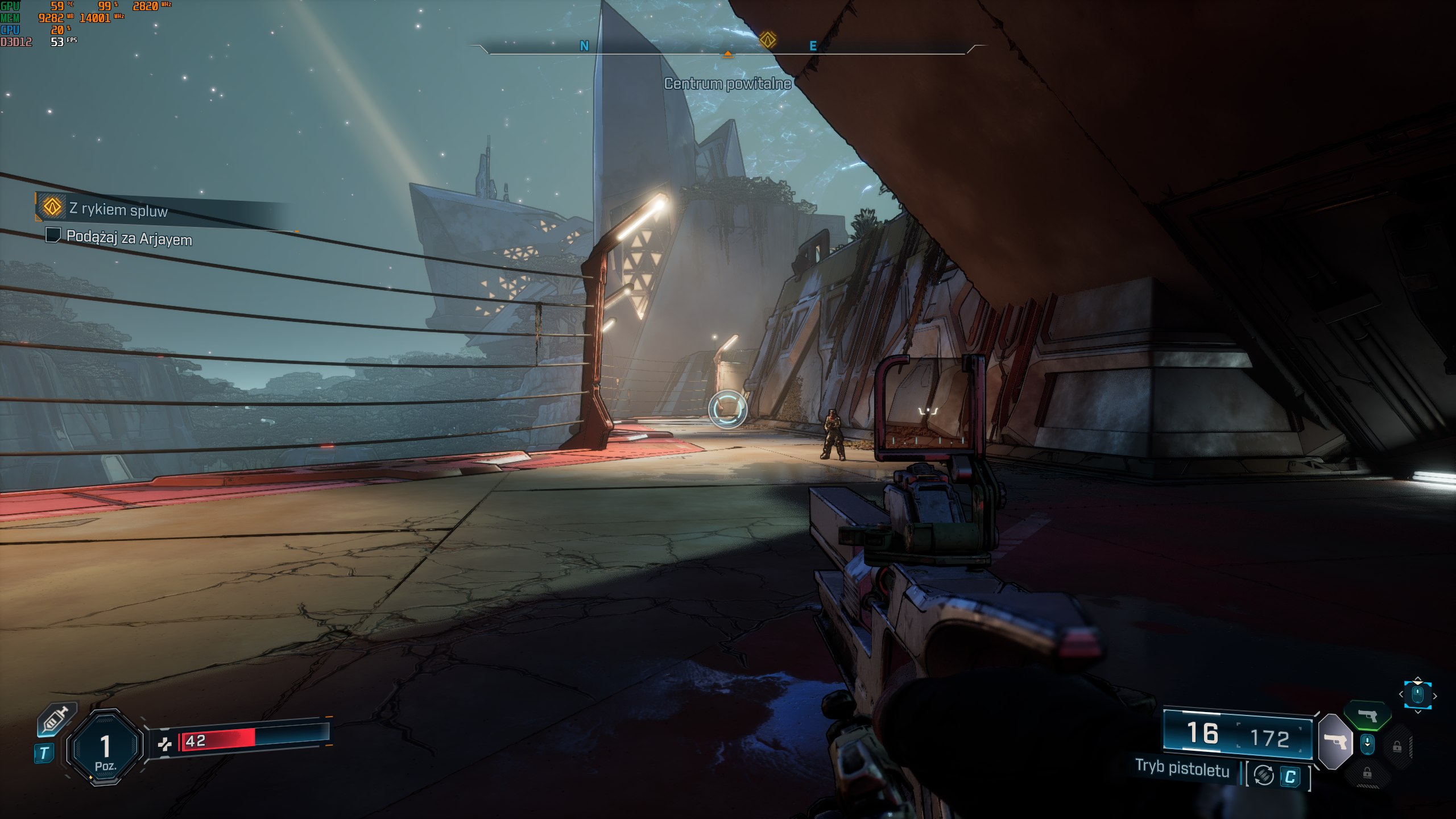This screenshot has width=1456, height=819.
Task: Toggle the ammo swap weapon mode icon
Action: coord(1264,775)
